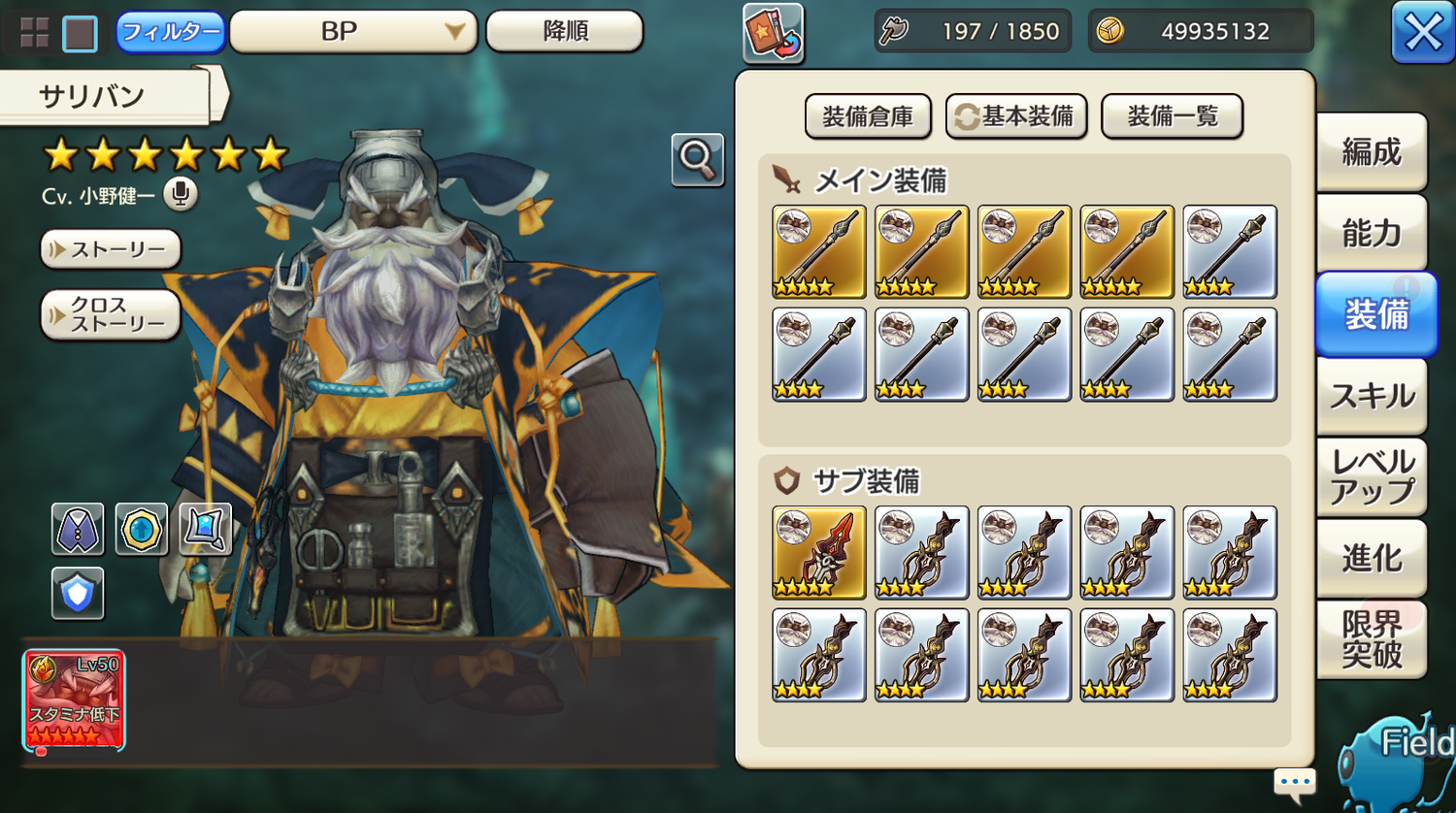Apply 基本装備 basic equipment
1456x813 pixels.
(1015, 117)
